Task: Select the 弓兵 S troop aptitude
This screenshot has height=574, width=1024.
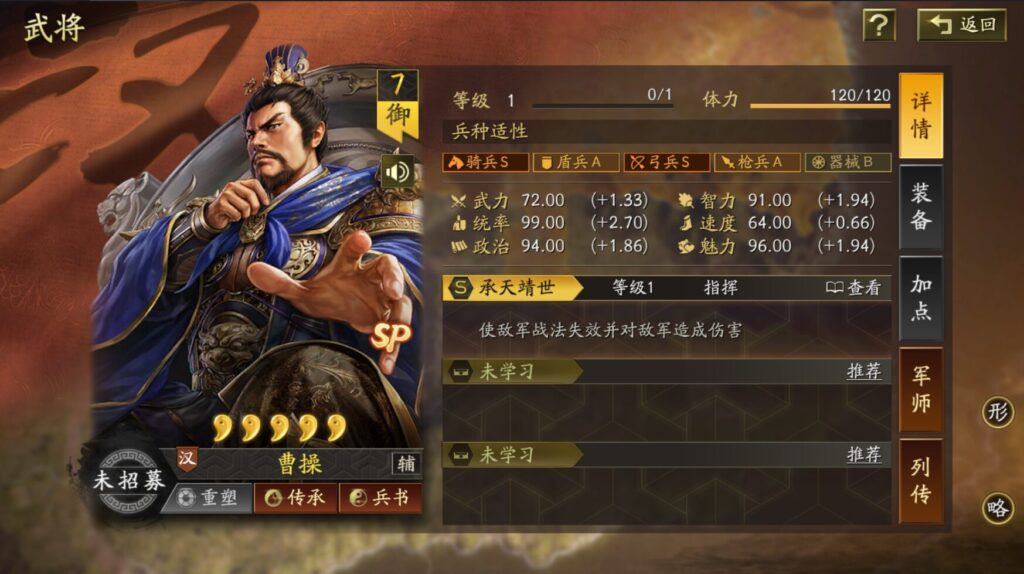Action: pos(667,162)
